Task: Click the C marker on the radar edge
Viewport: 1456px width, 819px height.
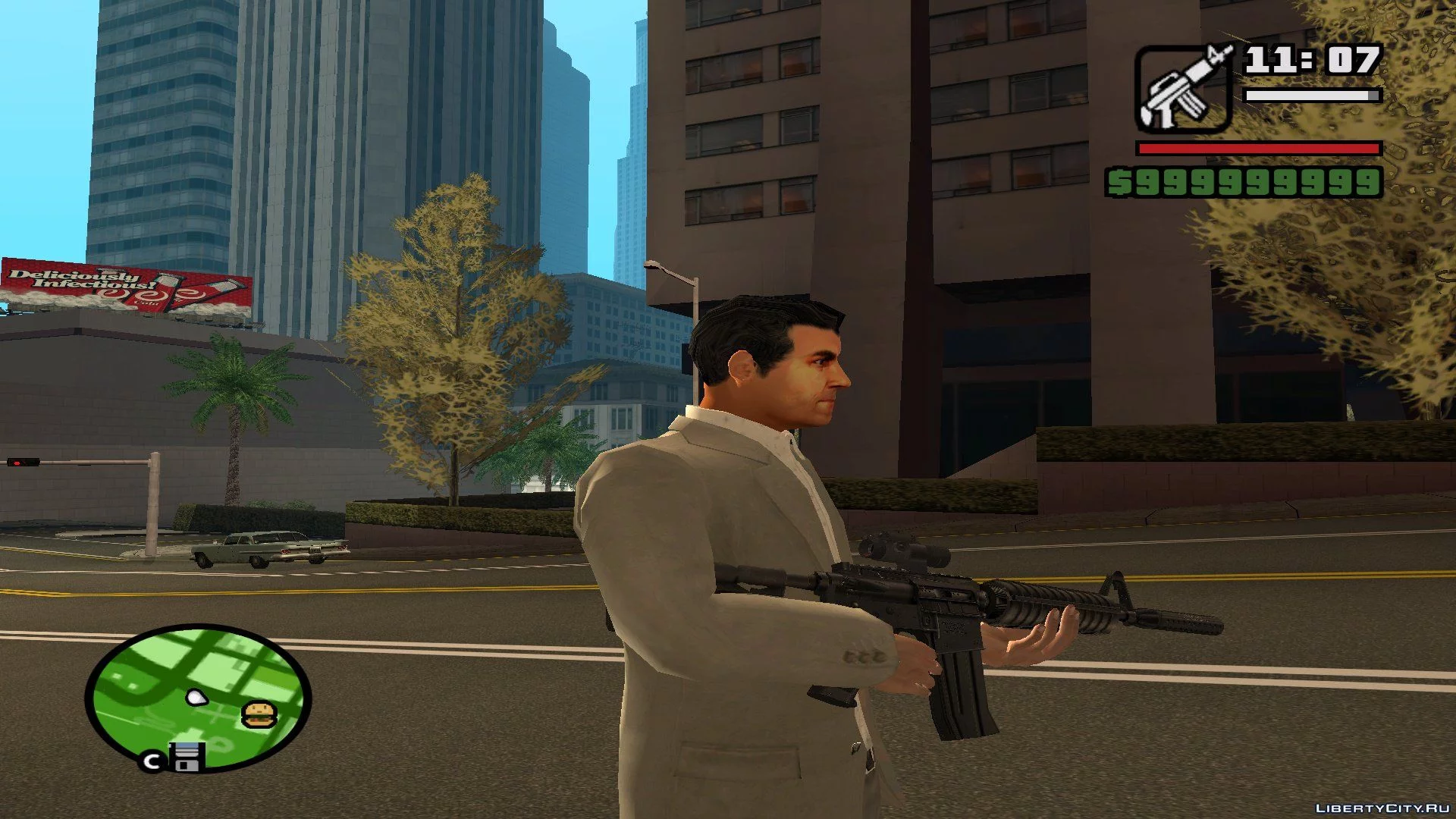Action: pyautogui.click(x=152, y=761)
